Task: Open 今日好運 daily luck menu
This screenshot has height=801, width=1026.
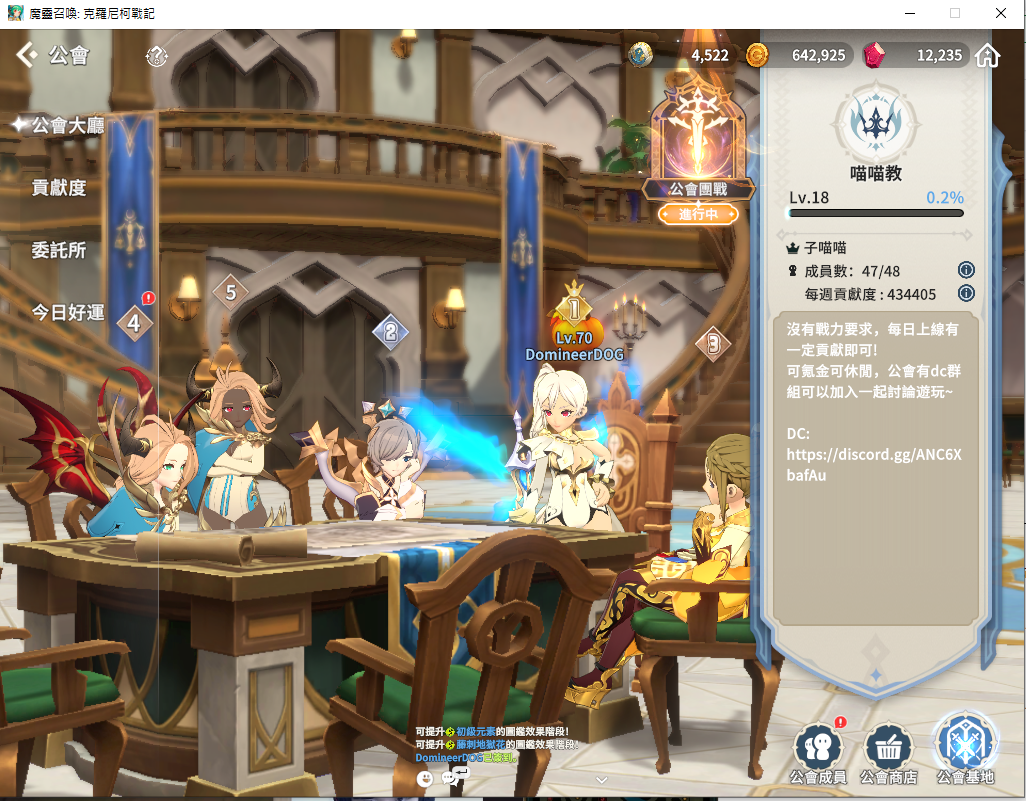Action: point(68,312)
